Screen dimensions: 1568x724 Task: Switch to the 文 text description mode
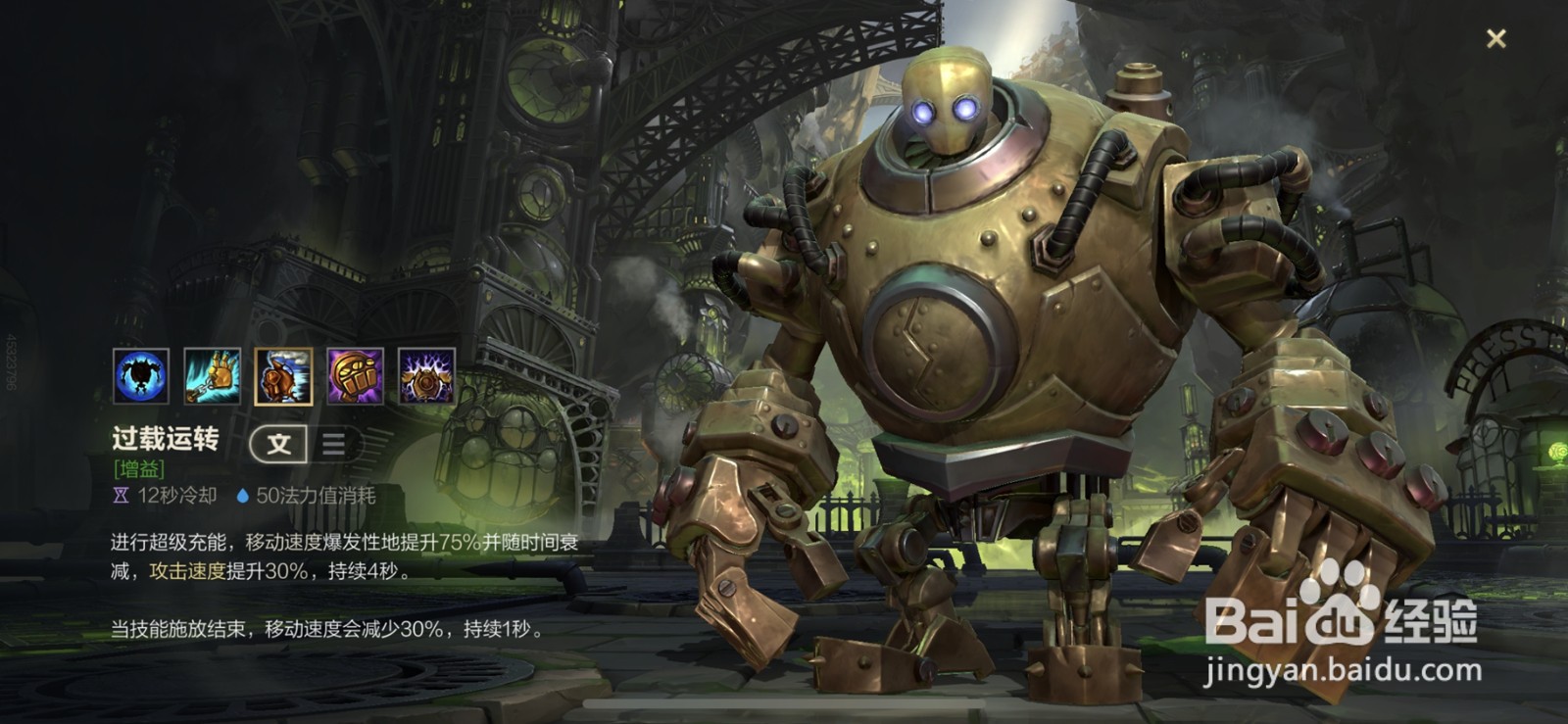(x=279, y=444)
